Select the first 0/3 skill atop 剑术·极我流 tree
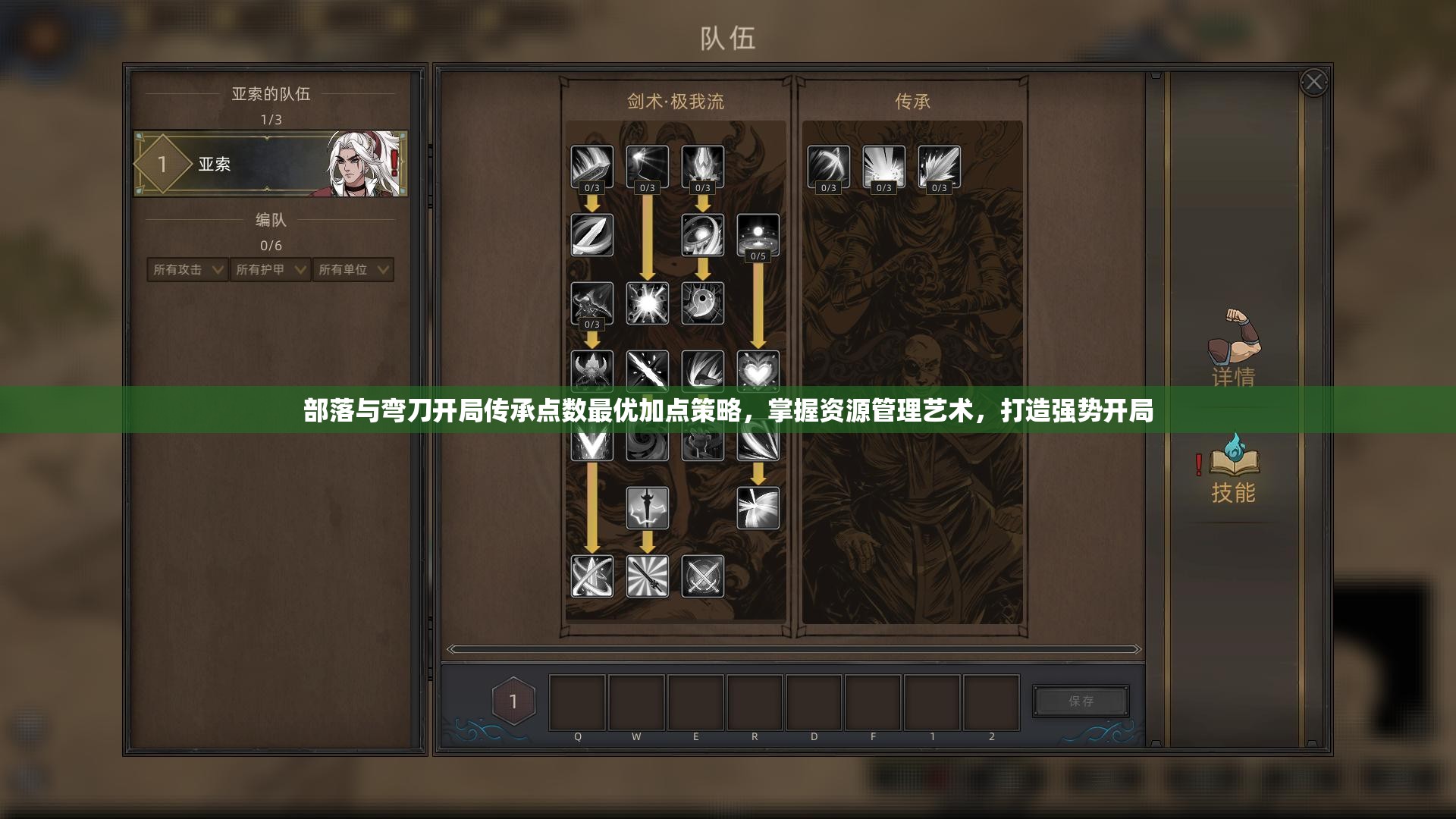Screen dimensions: 1456x819 [592, 165]
